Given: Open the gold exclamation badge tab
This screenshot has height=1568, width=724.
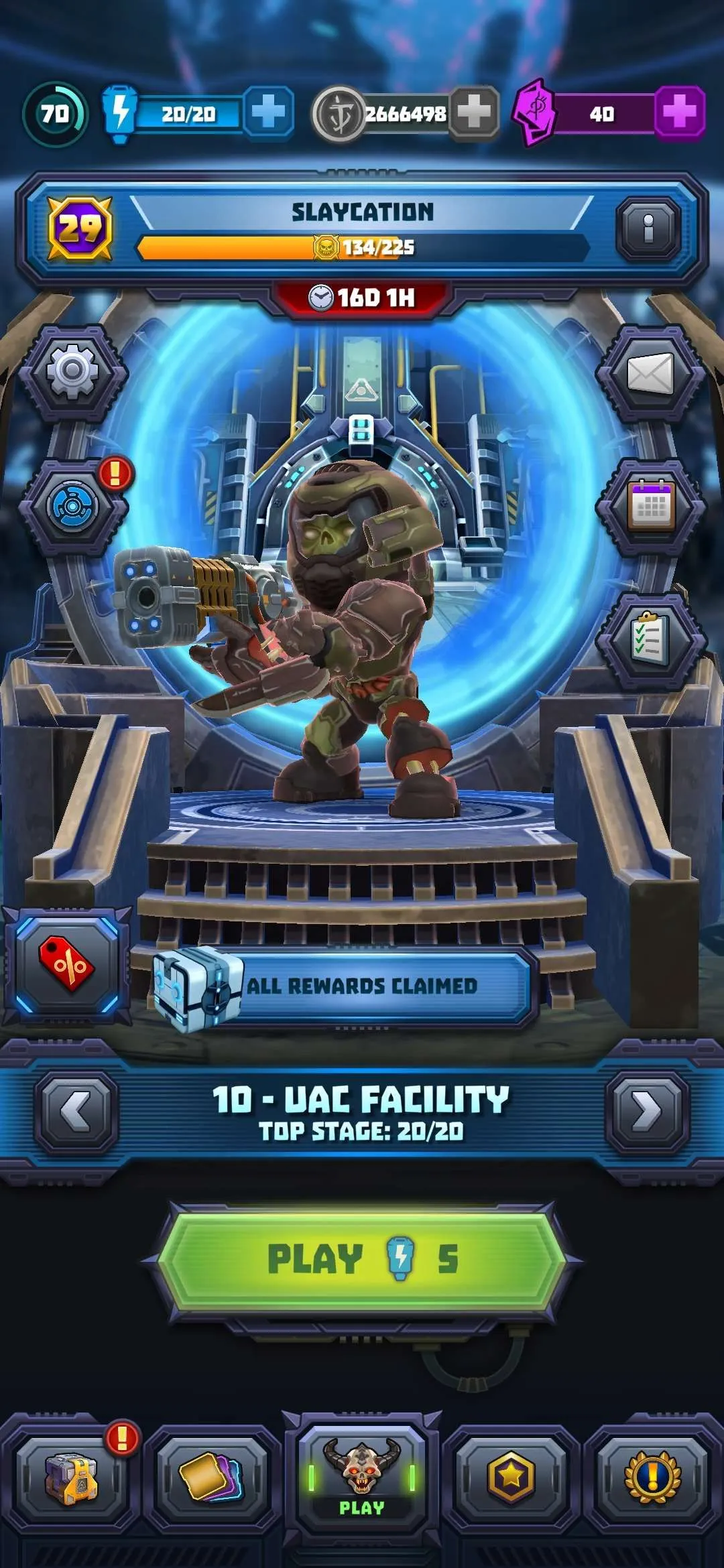Looking at the screenshot, I should (x=652, y=1478).
